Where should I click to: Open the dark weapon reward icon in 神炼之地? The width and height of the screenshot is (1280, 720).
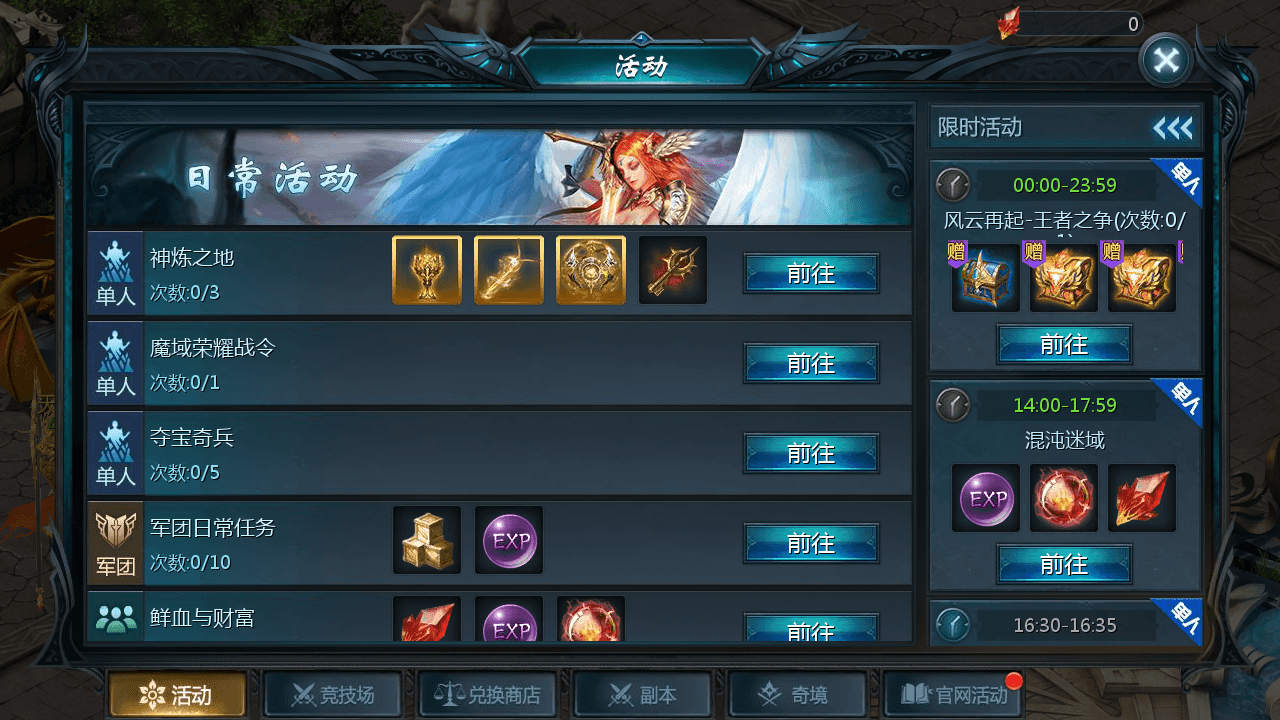[x=672, y=270]
